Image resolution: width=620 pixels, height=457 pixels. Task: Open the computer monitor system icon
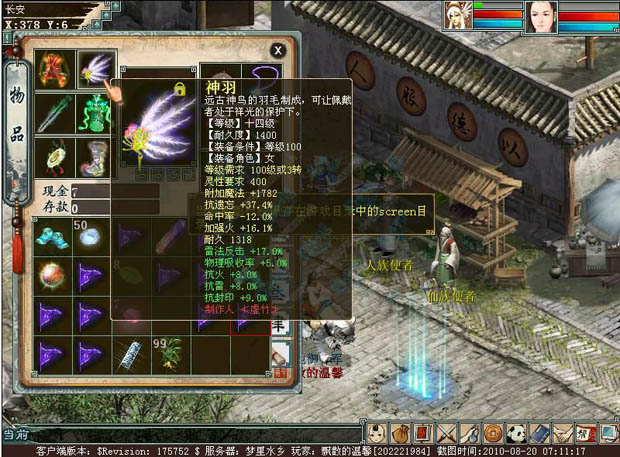tap(608, 434)
